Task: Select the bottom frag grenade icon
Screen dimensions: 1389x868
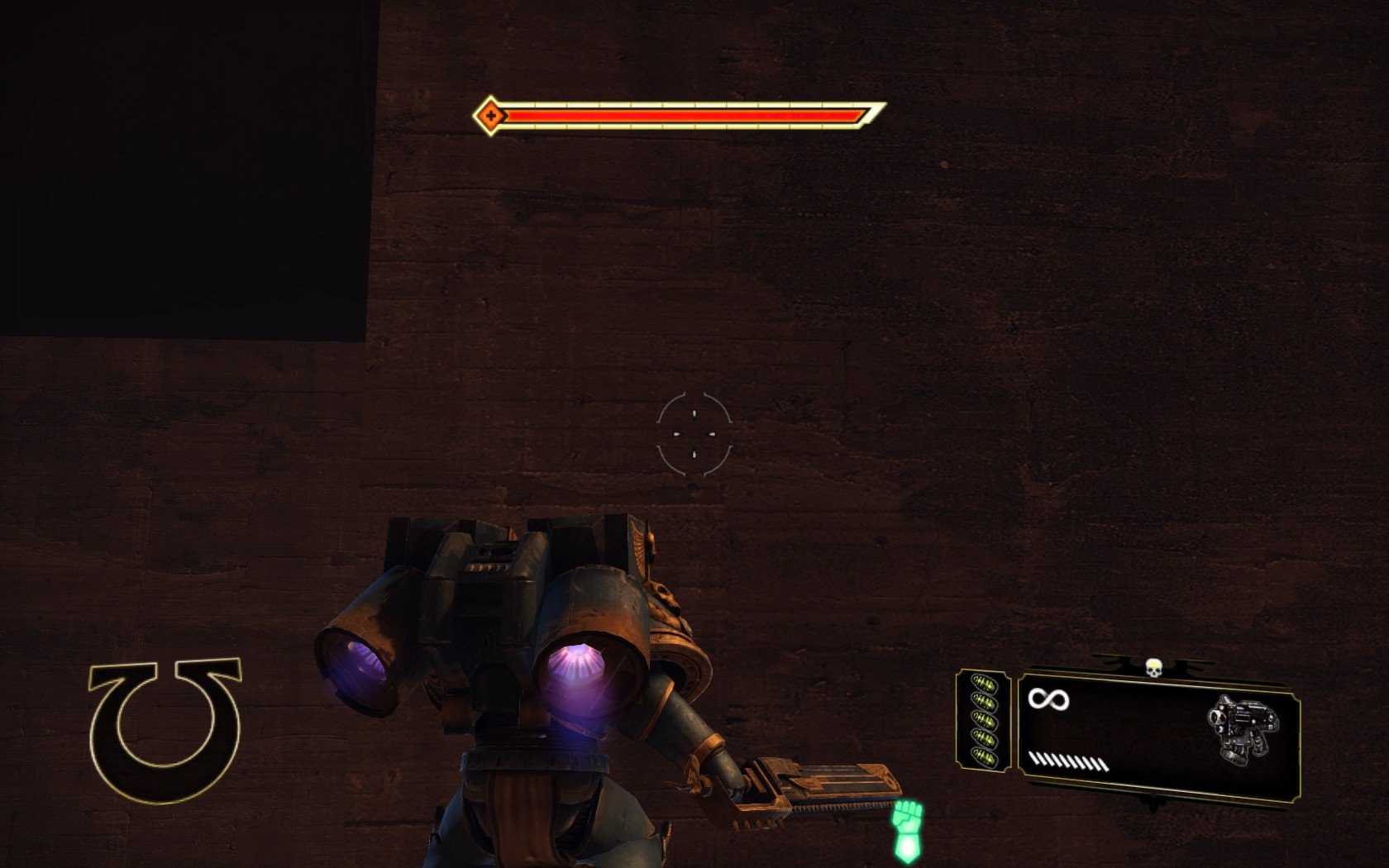Action: (x=986, y=759)
